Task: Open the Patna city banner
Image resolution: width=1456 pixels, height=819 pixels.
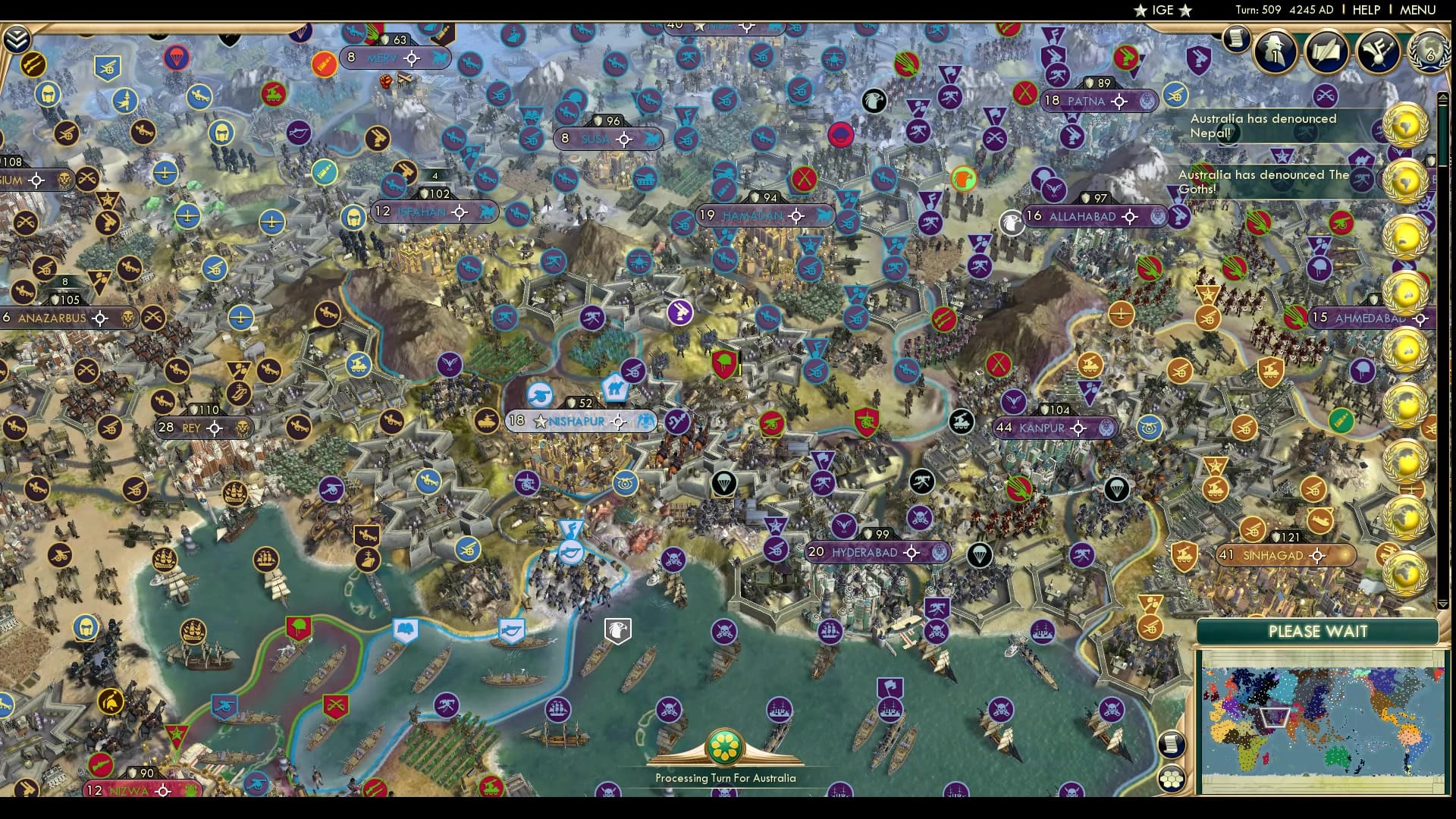Action: [x=1097, y=99]
